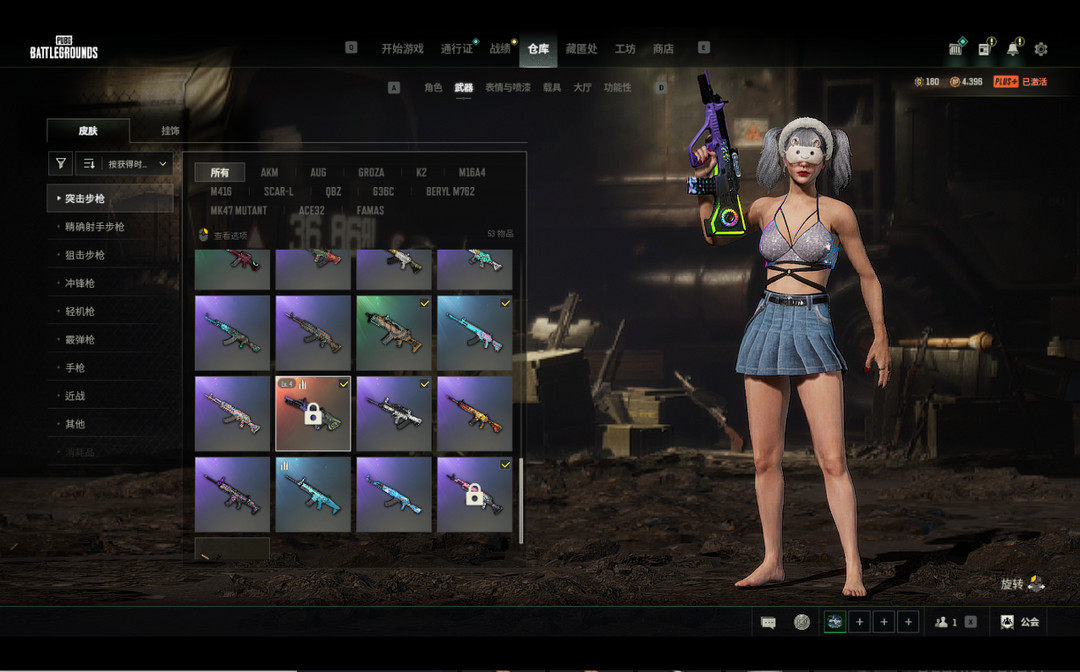Switch to the 角色 sub-tab

[x=433, y=88]
